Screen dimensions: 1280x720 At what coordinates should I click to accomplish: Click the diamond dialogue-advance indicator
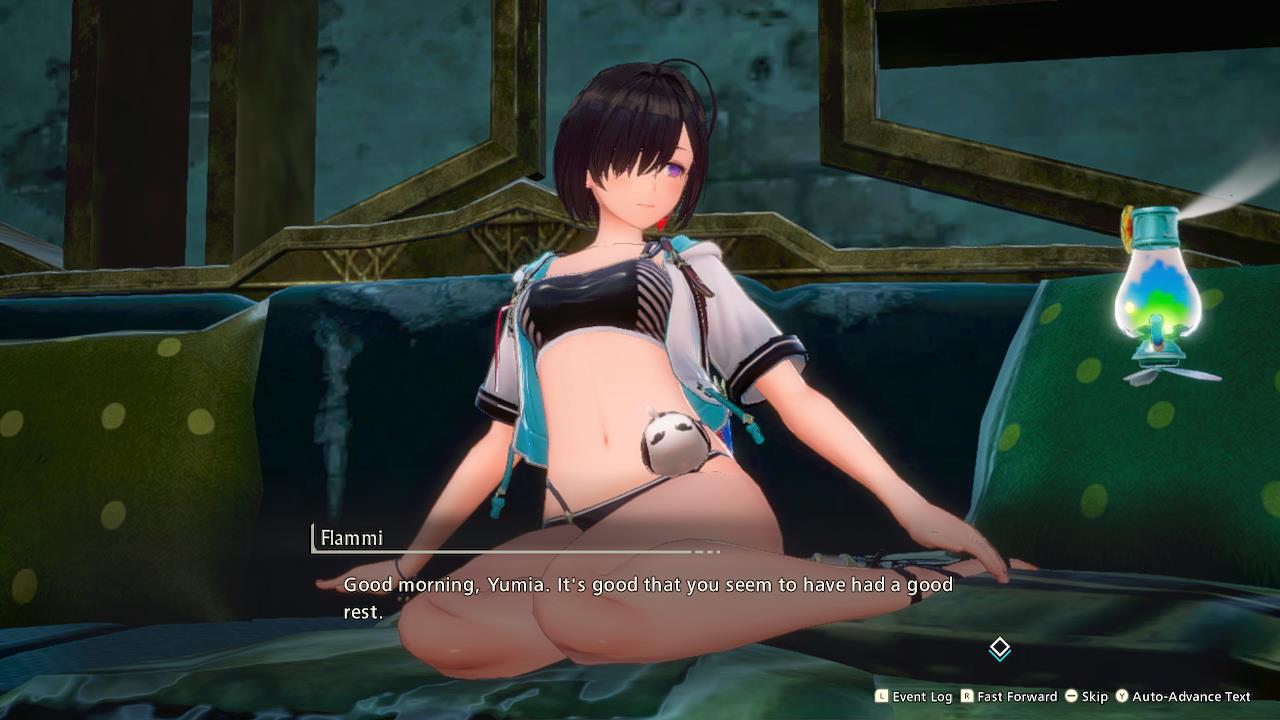[998, 648]
